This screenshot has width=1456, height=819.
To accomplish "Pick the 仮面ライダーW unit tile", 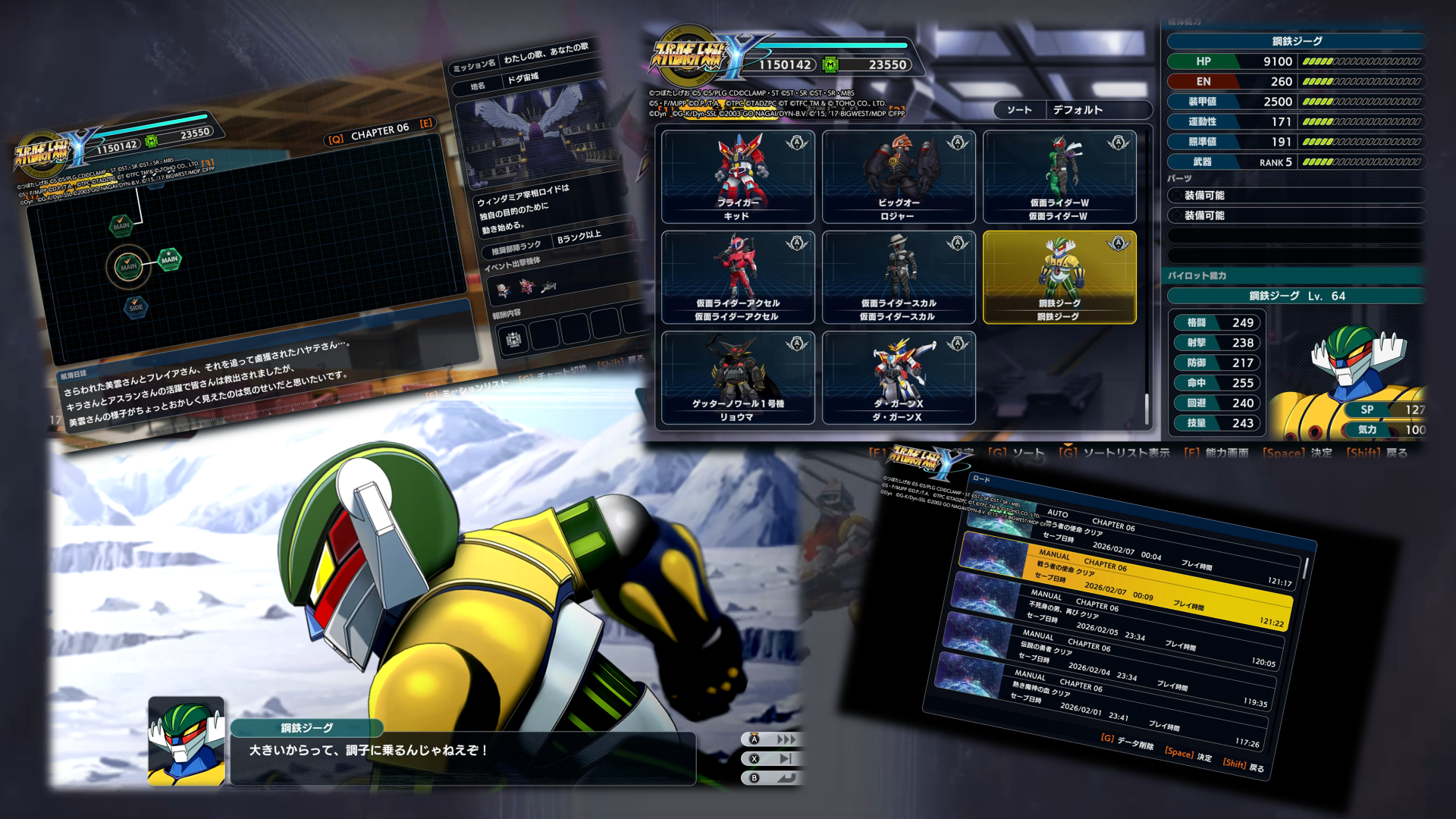I will click(1059, 177).
